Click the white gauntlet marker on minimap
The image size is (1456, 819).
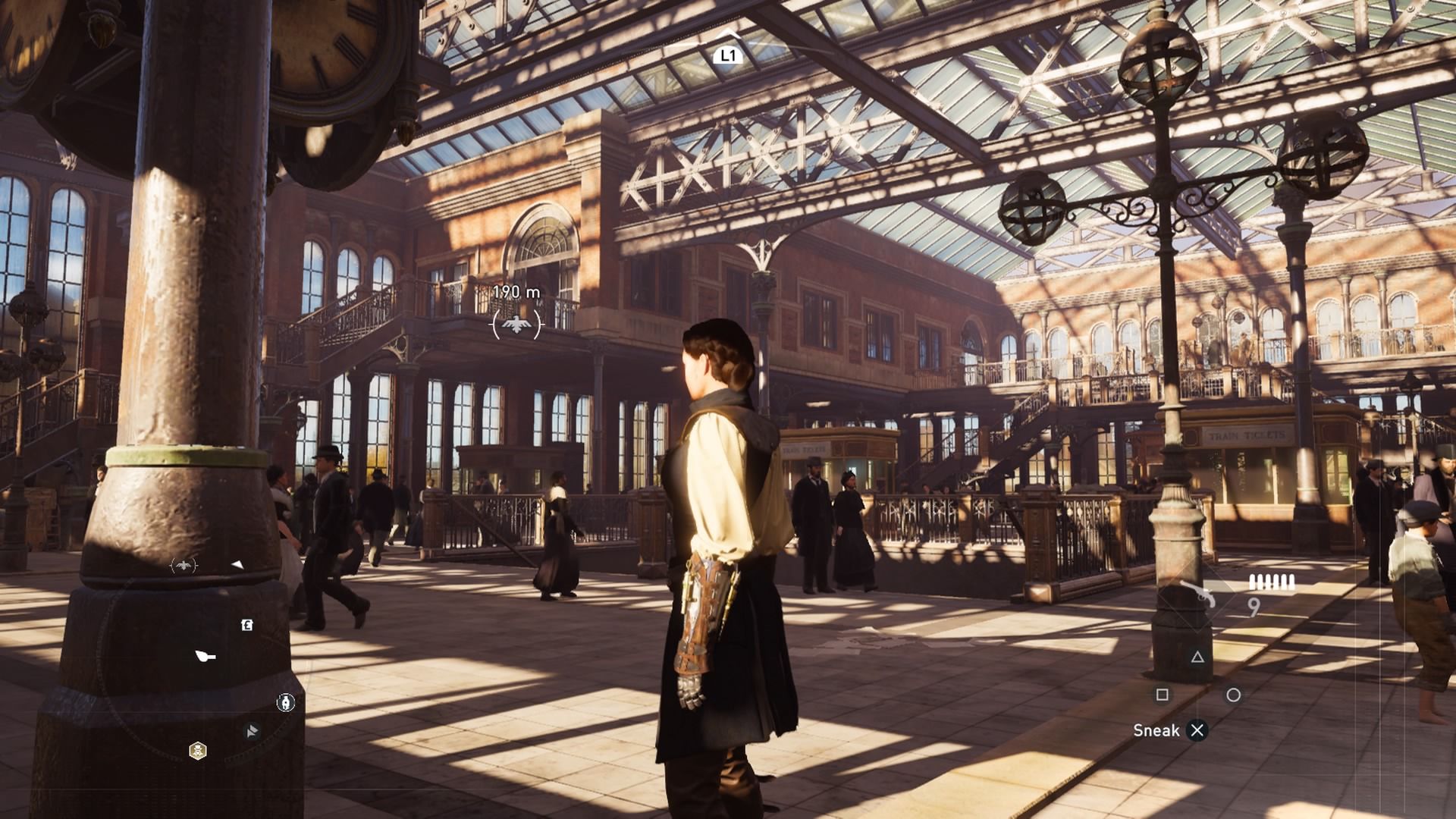point(206,656)
